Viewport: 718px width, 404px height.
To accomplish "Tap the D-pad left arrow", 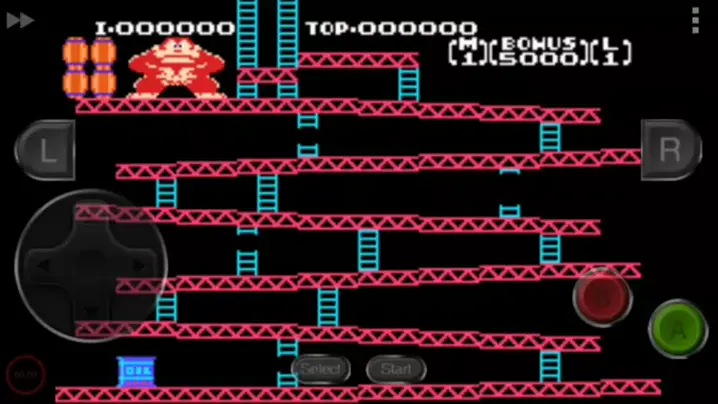I will (46, 265).
